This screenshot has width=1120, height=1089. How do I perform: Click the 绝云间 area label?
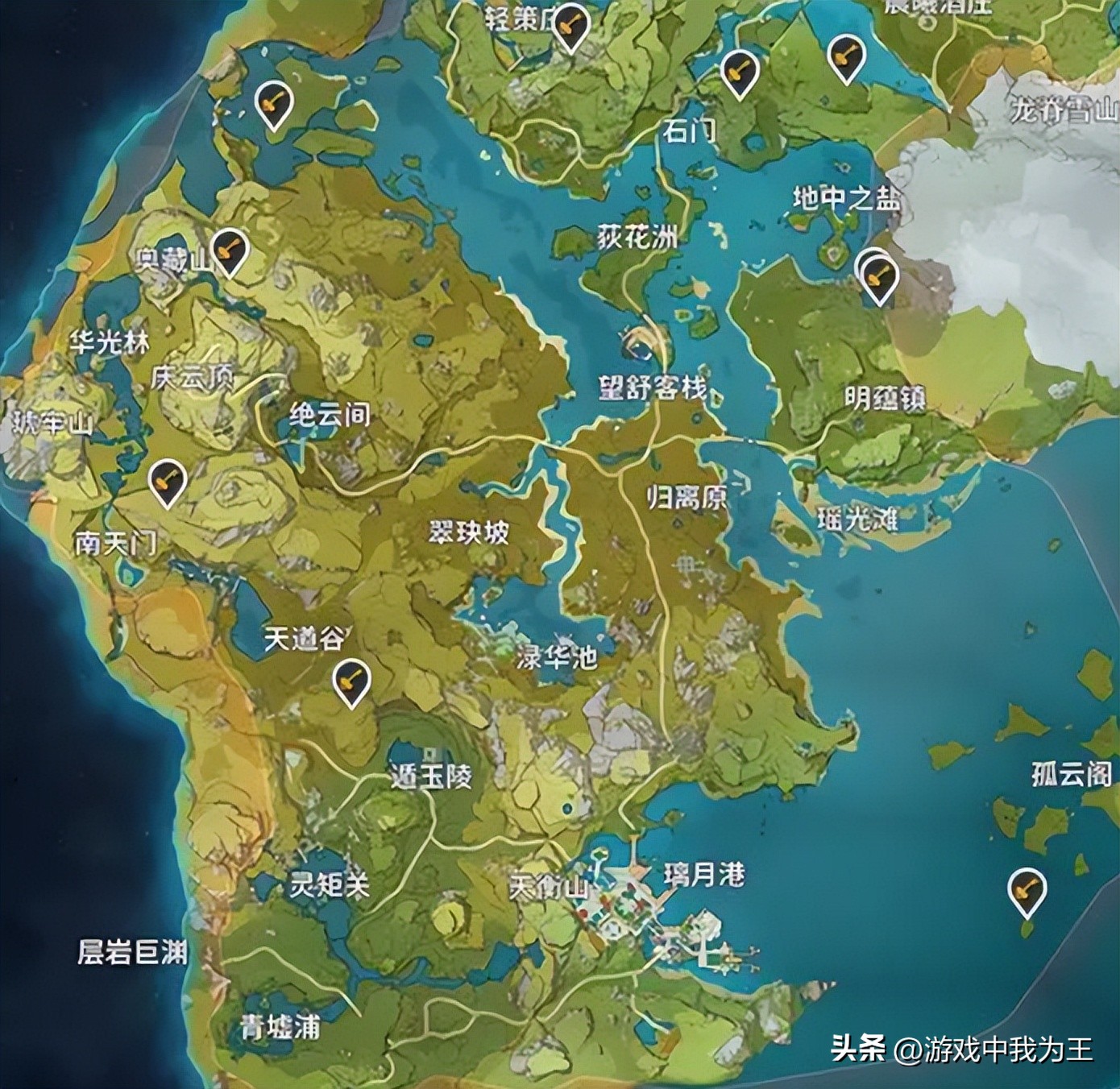pyautogui.click(x=328, y=416)
